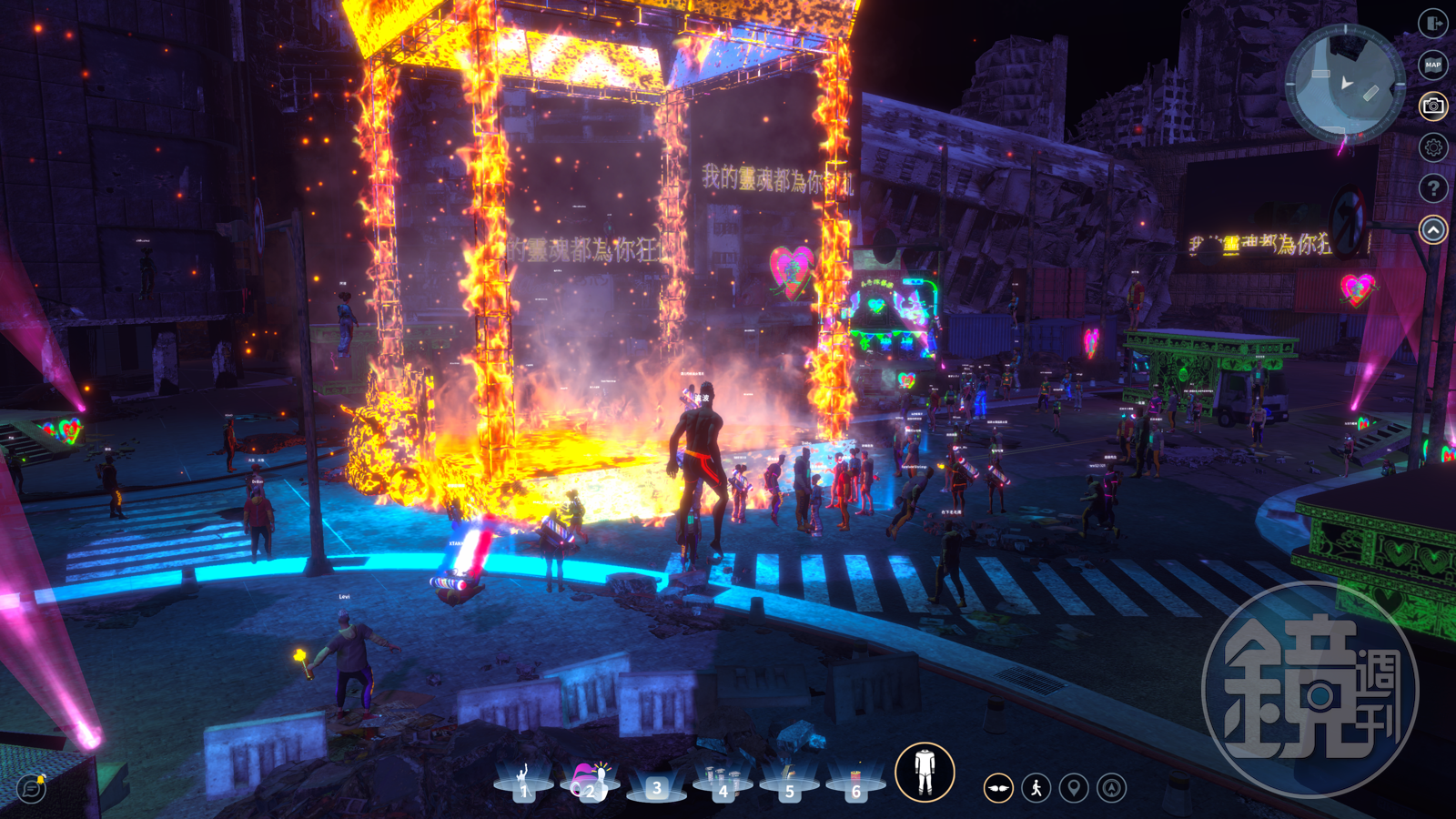Toggle the wings fly mode icon

point(998,788)
